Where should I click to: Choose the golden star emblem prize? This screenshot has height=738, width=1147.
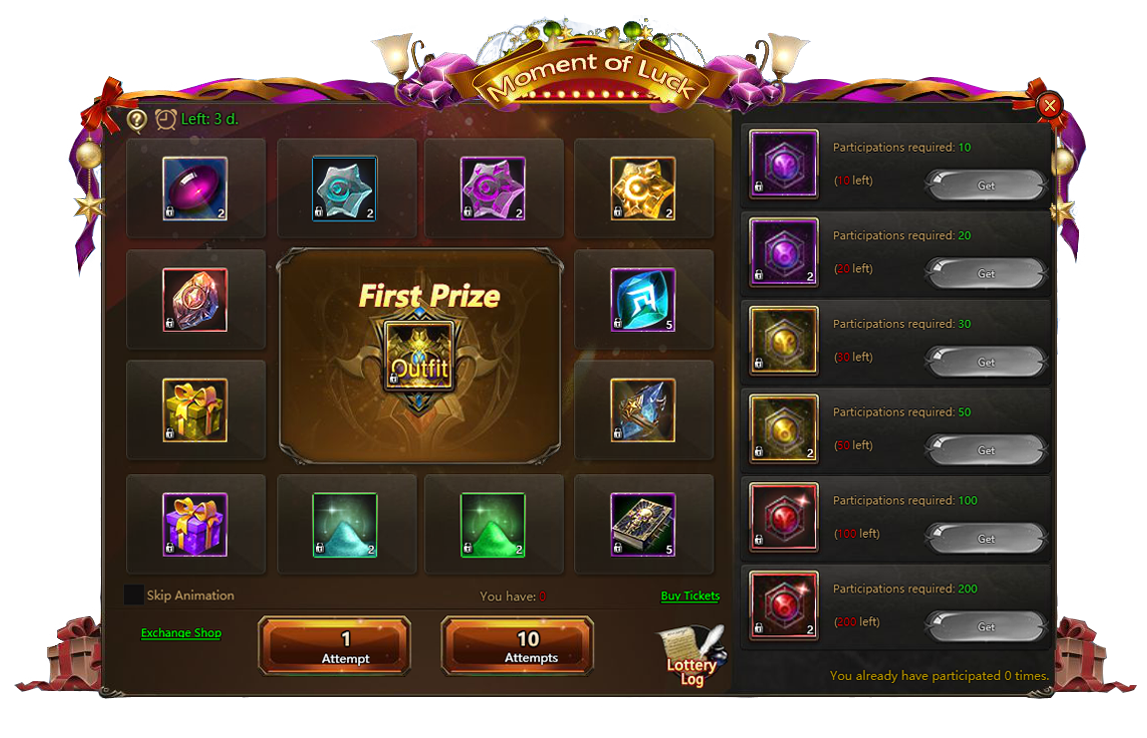[x=643, y=188]
